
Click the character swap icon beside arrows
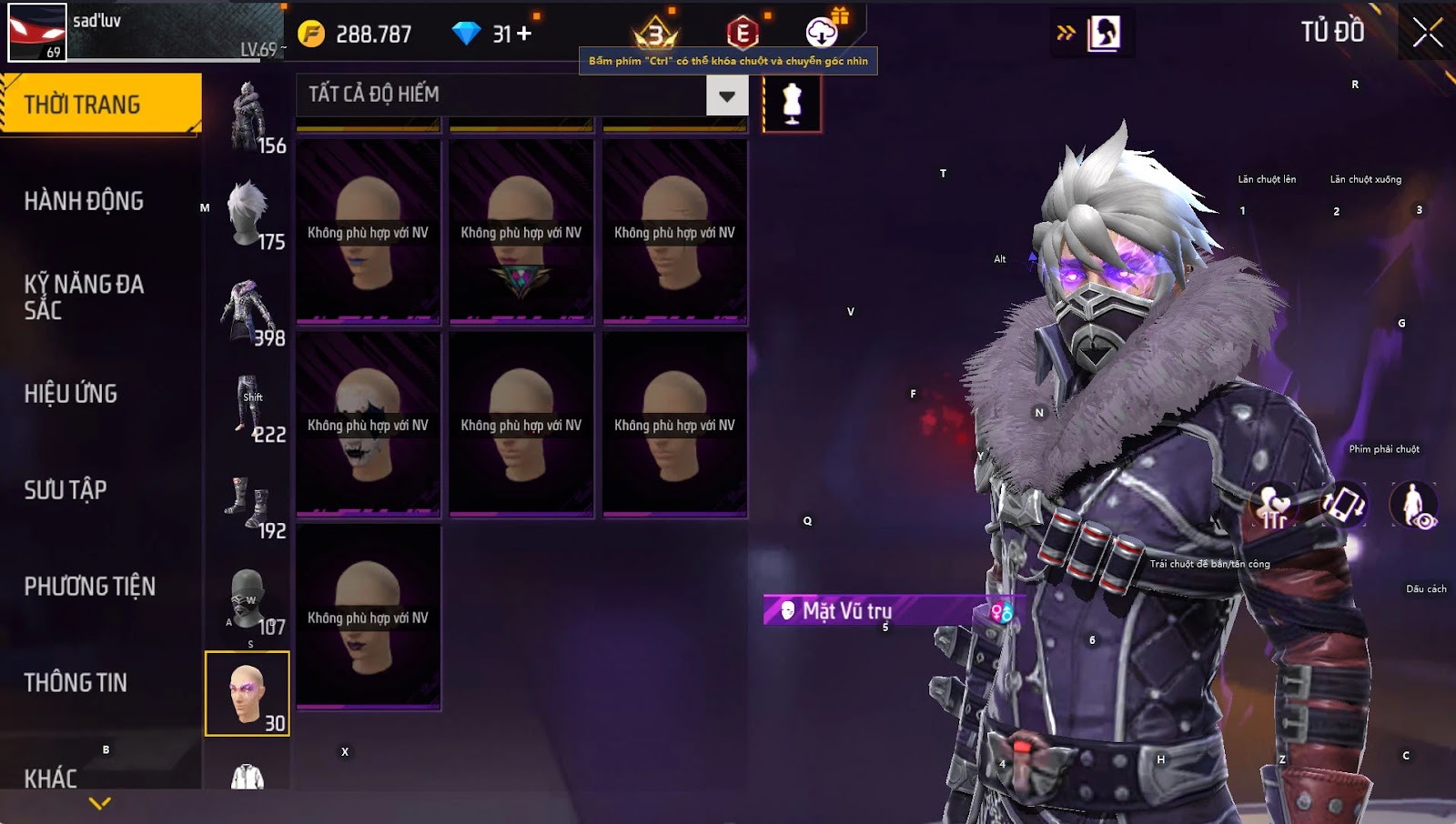1104,34
